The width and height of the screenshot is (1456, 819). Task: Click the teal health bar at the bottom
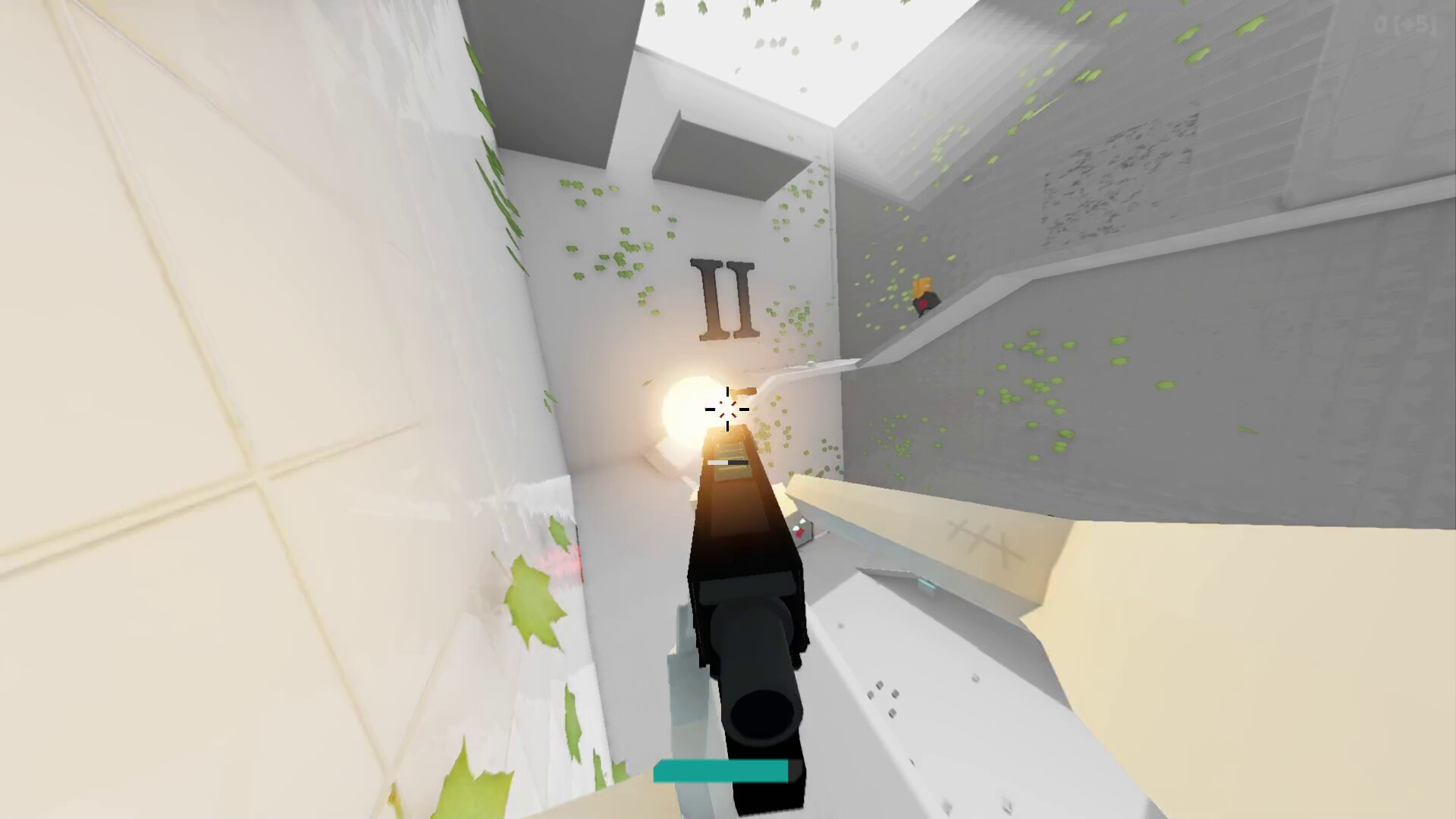click(x=720, y=769)
